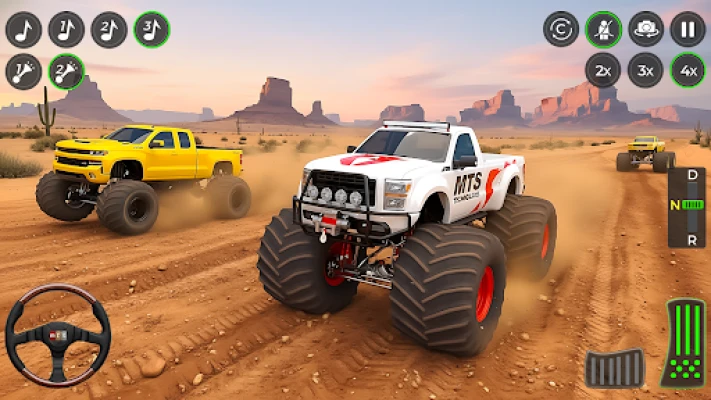Select music track 3
The width and height of the screenshot is (711, 400).
pos(152,29)
